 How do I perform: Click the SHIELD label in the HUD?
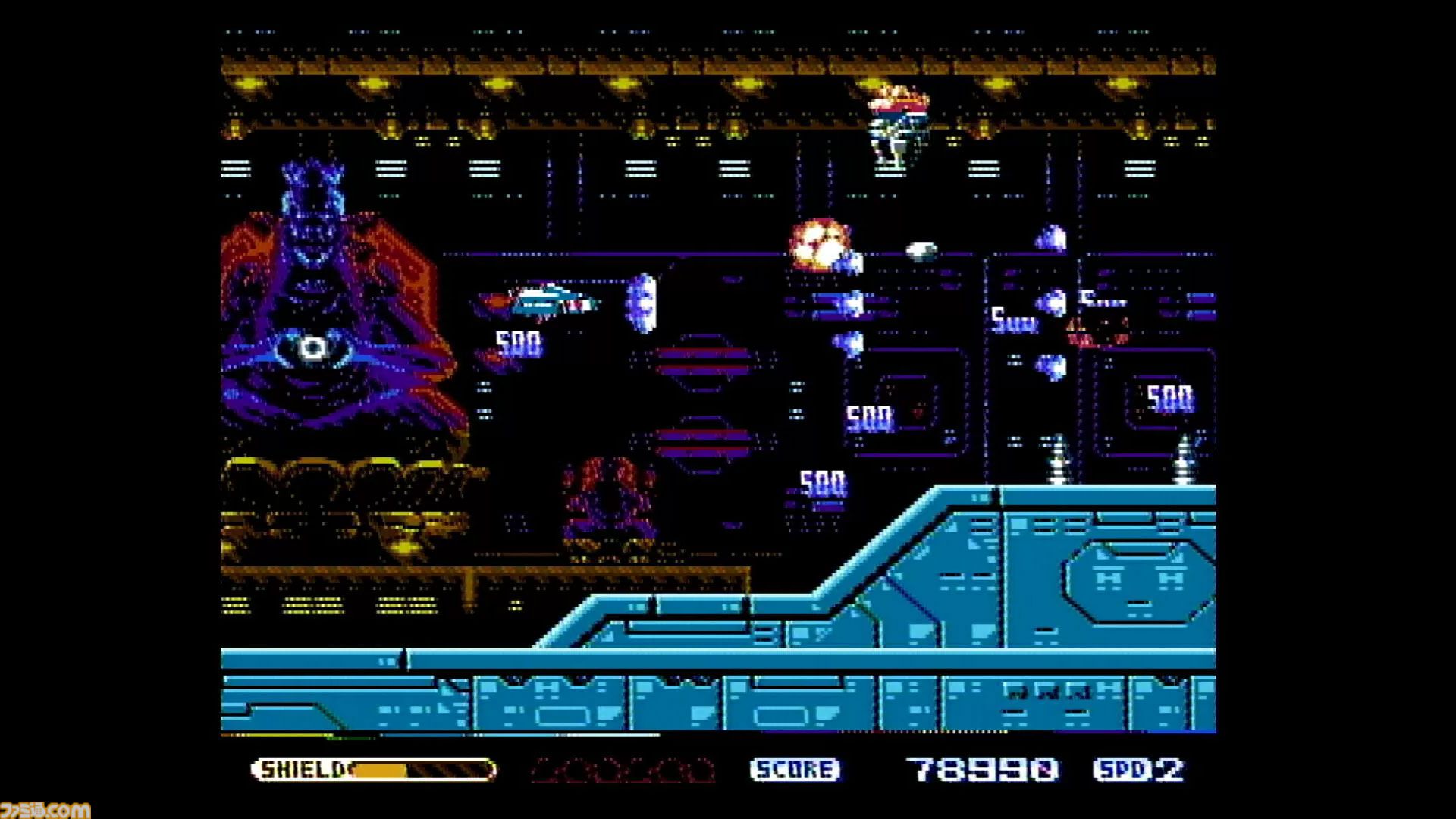pos(301,769)
